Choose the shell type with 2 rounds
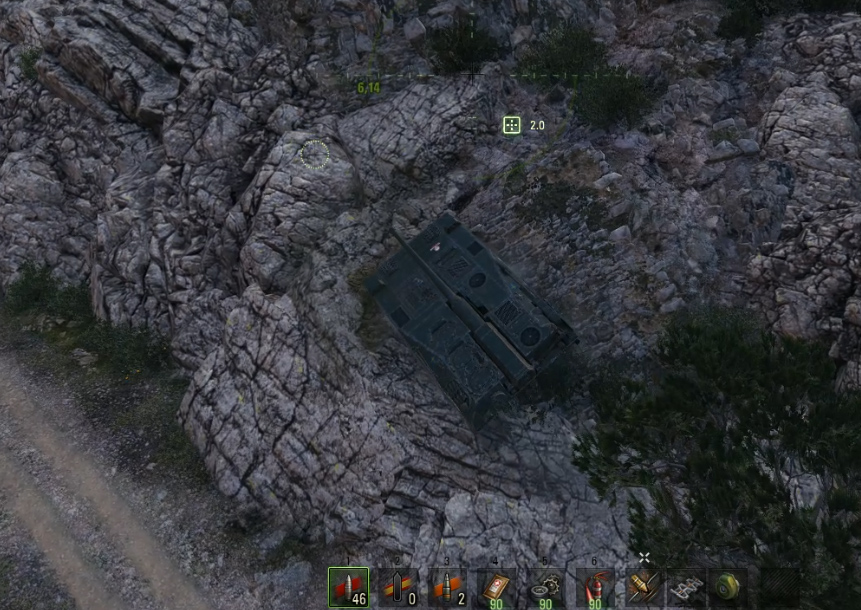The image size is (861, 610). pyautogui.click(x=447, y=587)
